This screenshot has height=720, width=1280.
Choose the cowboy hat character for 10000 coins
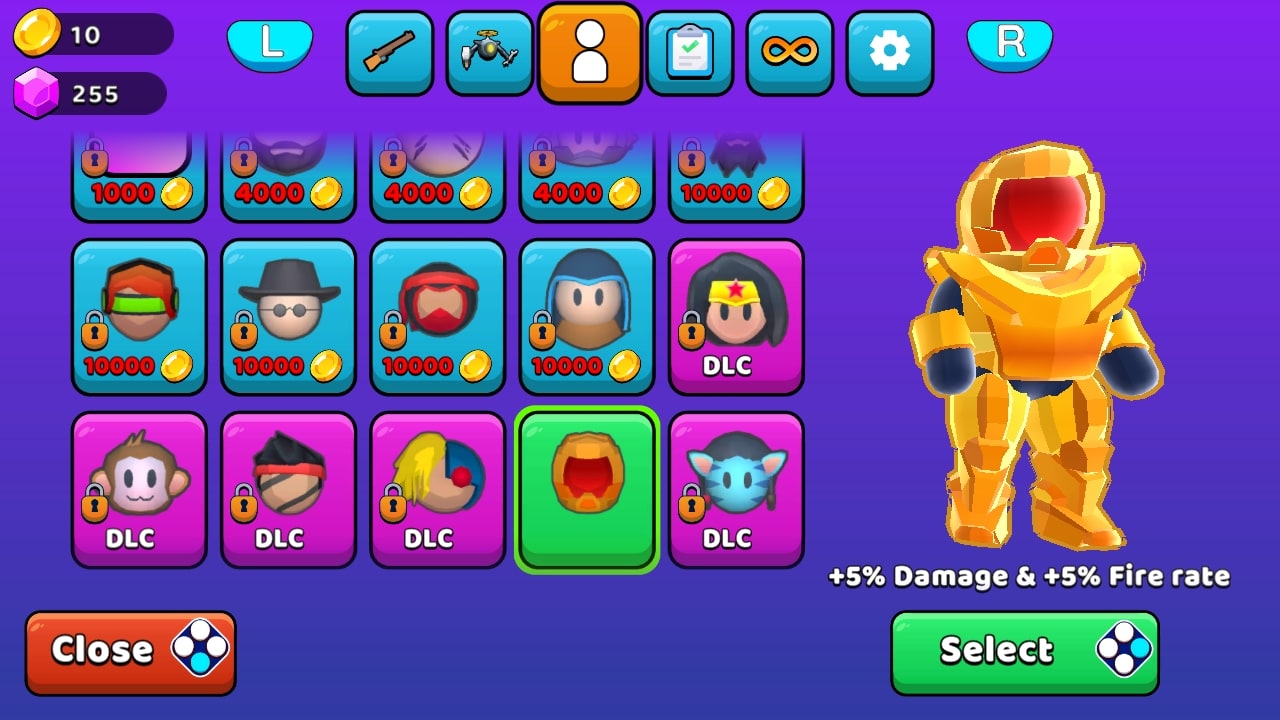click(288, 316)
